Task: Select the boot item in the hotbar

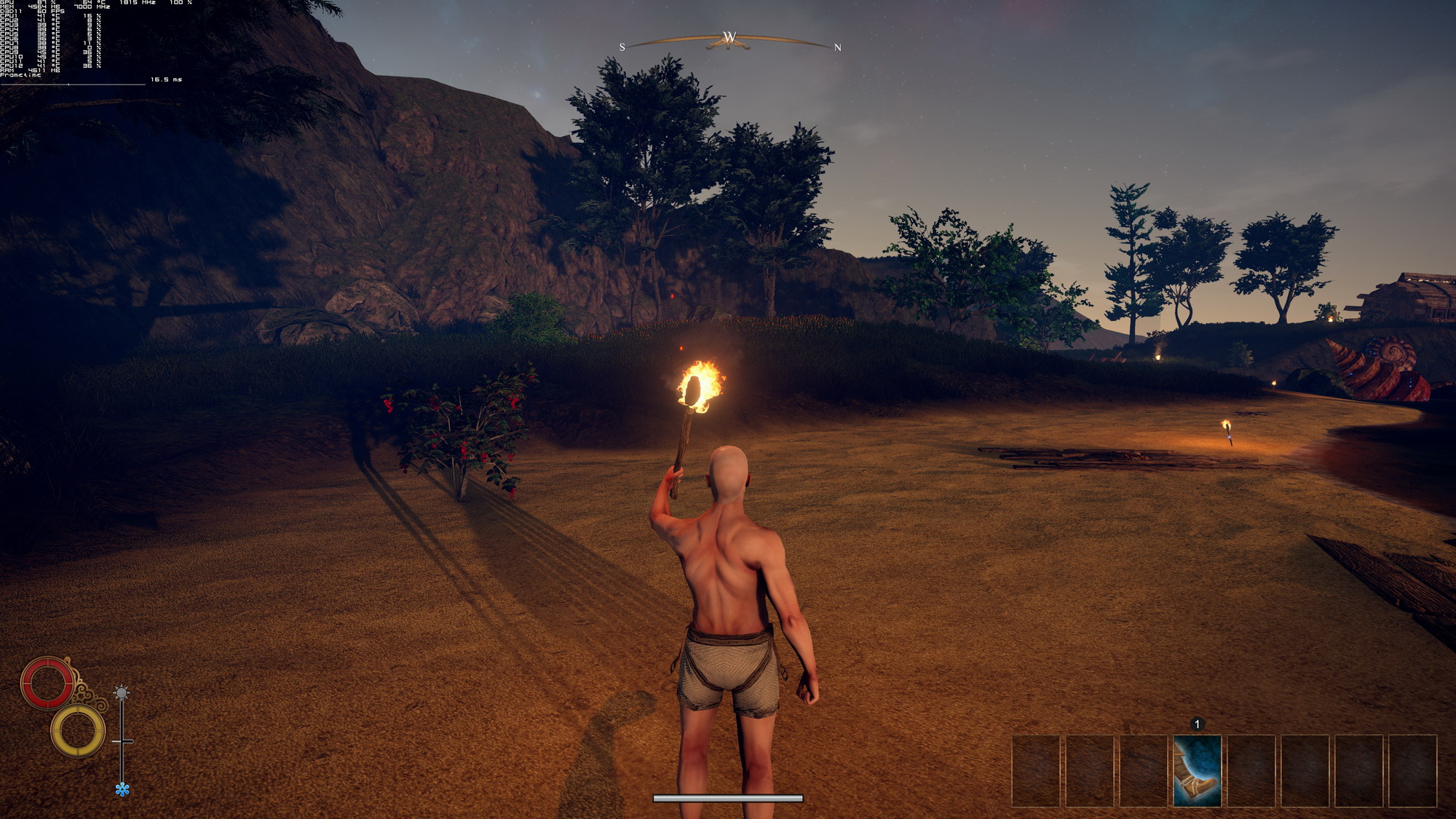Action: click(x=1197, y=770)
